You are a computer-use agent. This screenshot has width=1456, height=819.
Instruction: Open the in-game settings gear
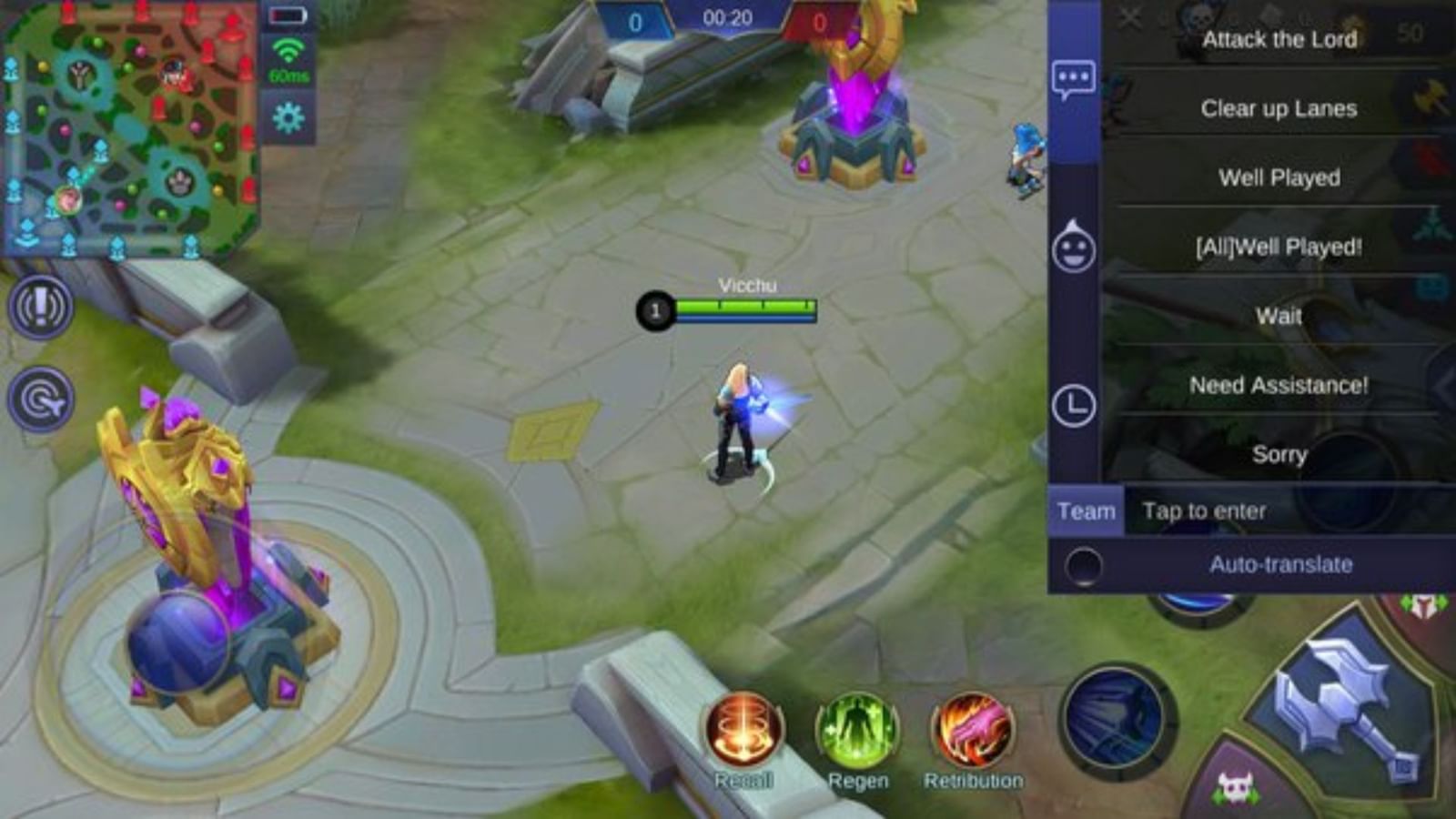coord(289,115)
